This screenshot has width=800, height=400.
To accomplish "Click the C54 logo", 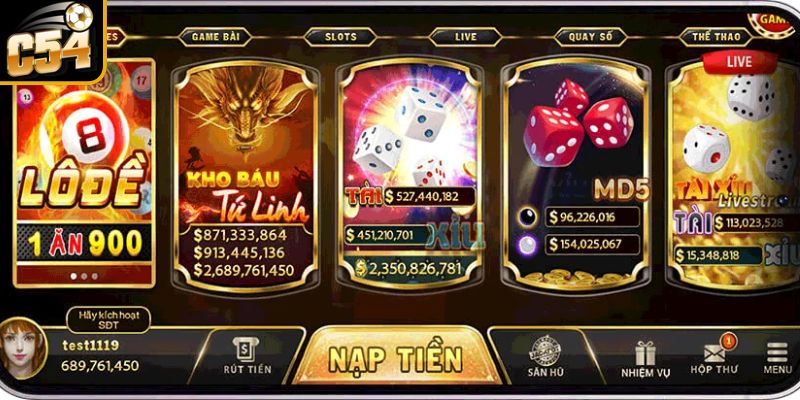I will (50, 42).
